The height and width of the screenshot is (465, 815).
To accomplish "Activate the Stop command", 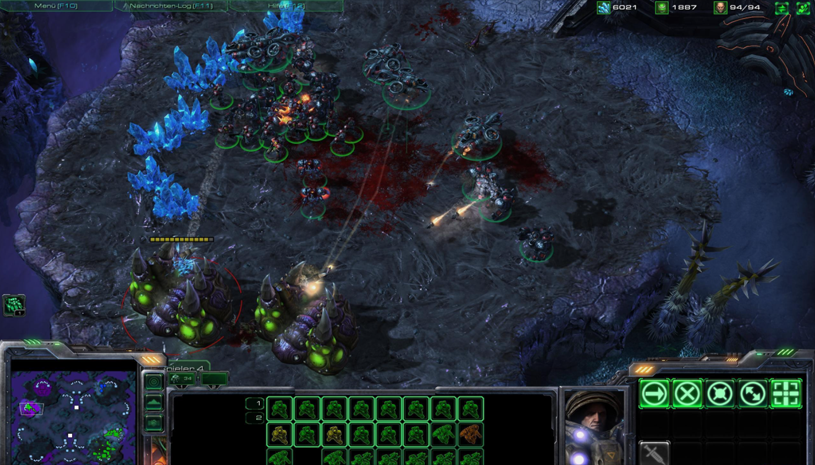I will [x=687, y=393].
